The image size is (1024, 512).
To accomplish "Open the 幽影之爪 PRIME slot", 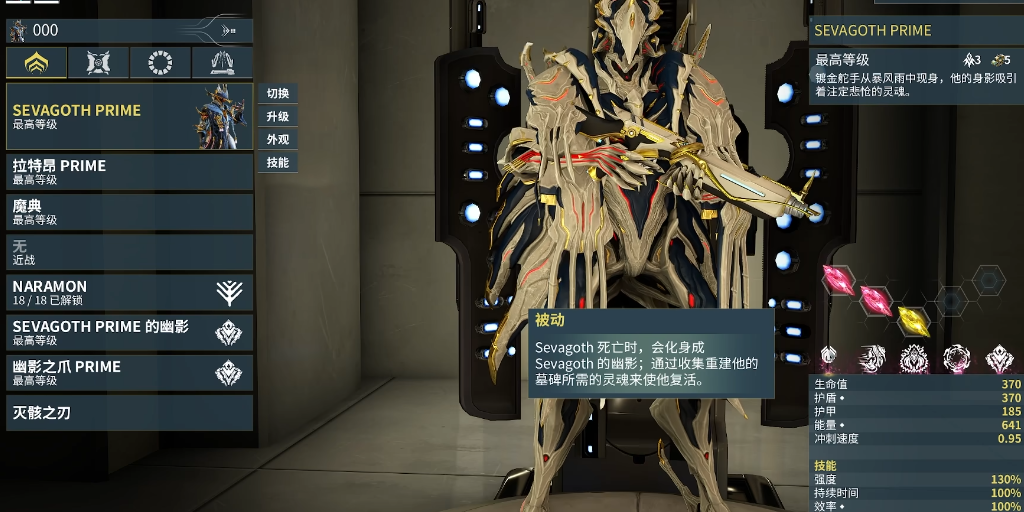I will coord(129,372).
